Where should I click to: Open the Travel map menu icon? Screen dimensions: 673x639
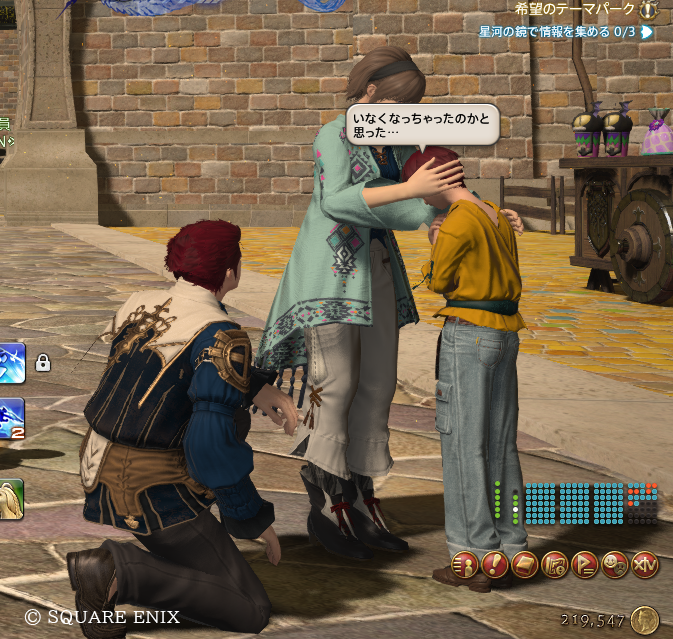(x=555, y=565)
